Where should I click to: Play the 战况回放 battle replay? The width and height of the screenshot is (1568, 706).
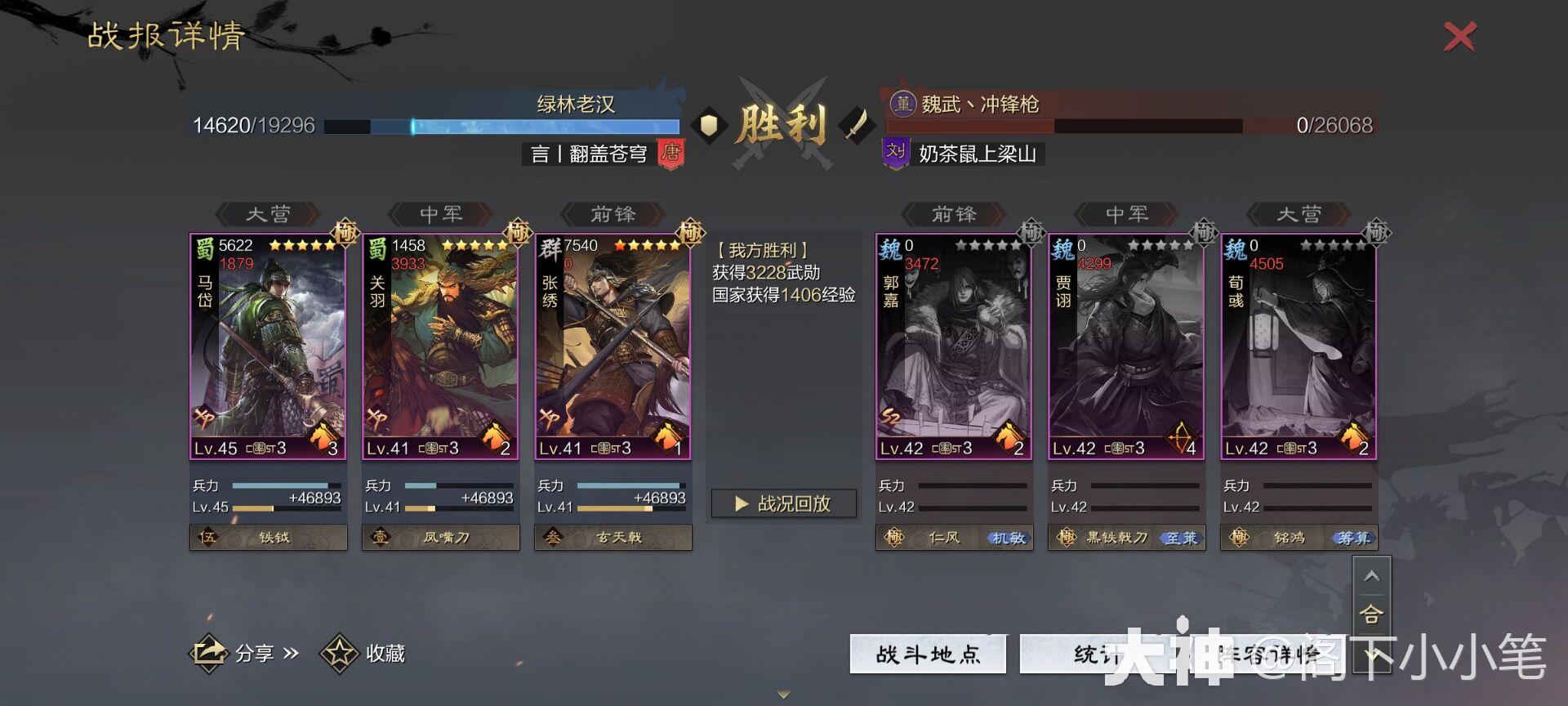point(782,504)
